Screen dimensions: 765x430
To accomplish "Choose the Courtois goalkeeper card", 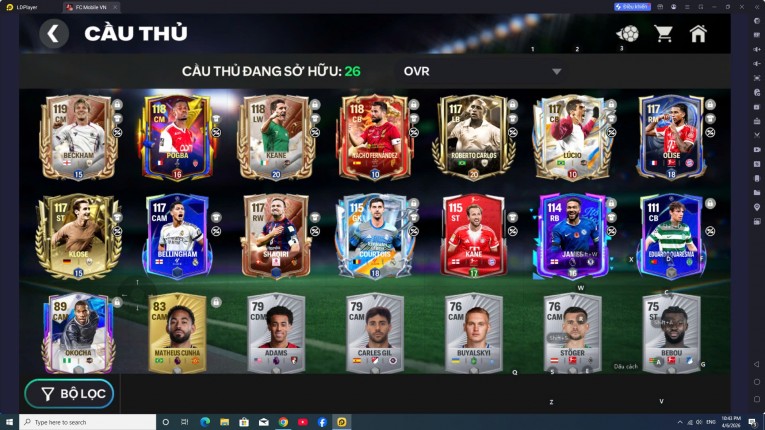I will tap(374, 235).
